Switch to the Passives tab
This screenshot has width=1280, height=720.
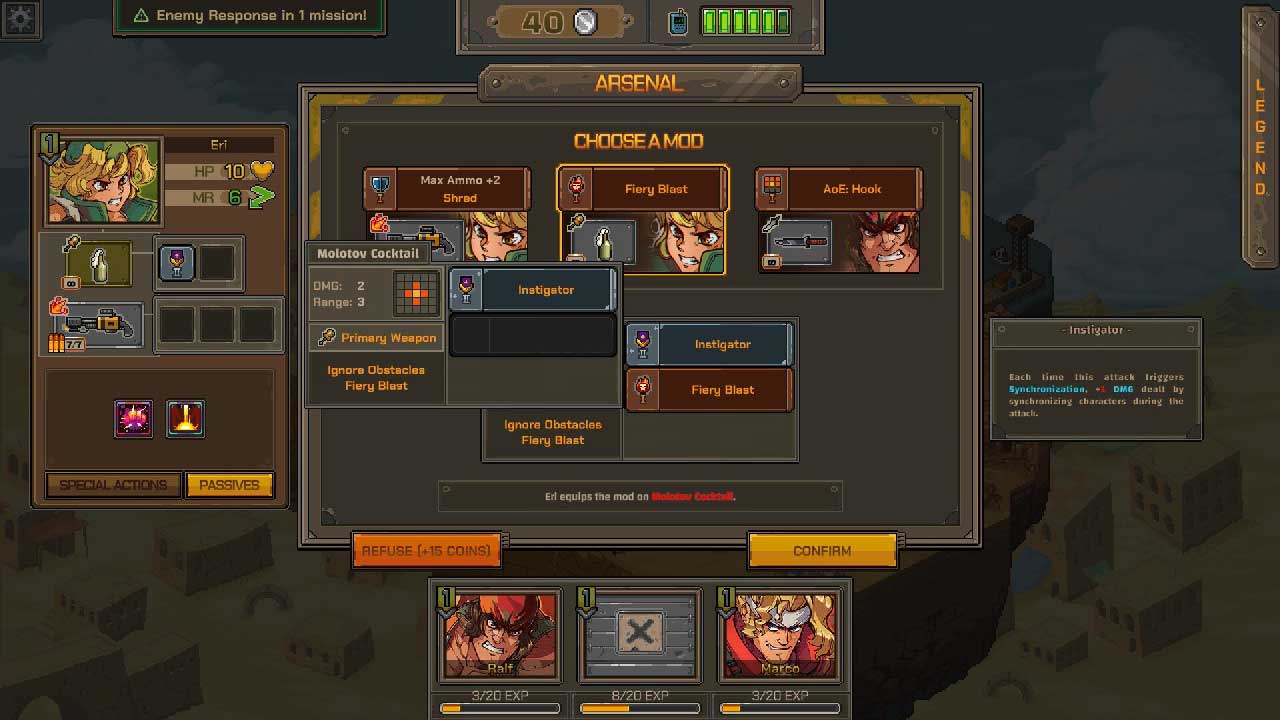point(229,485)
